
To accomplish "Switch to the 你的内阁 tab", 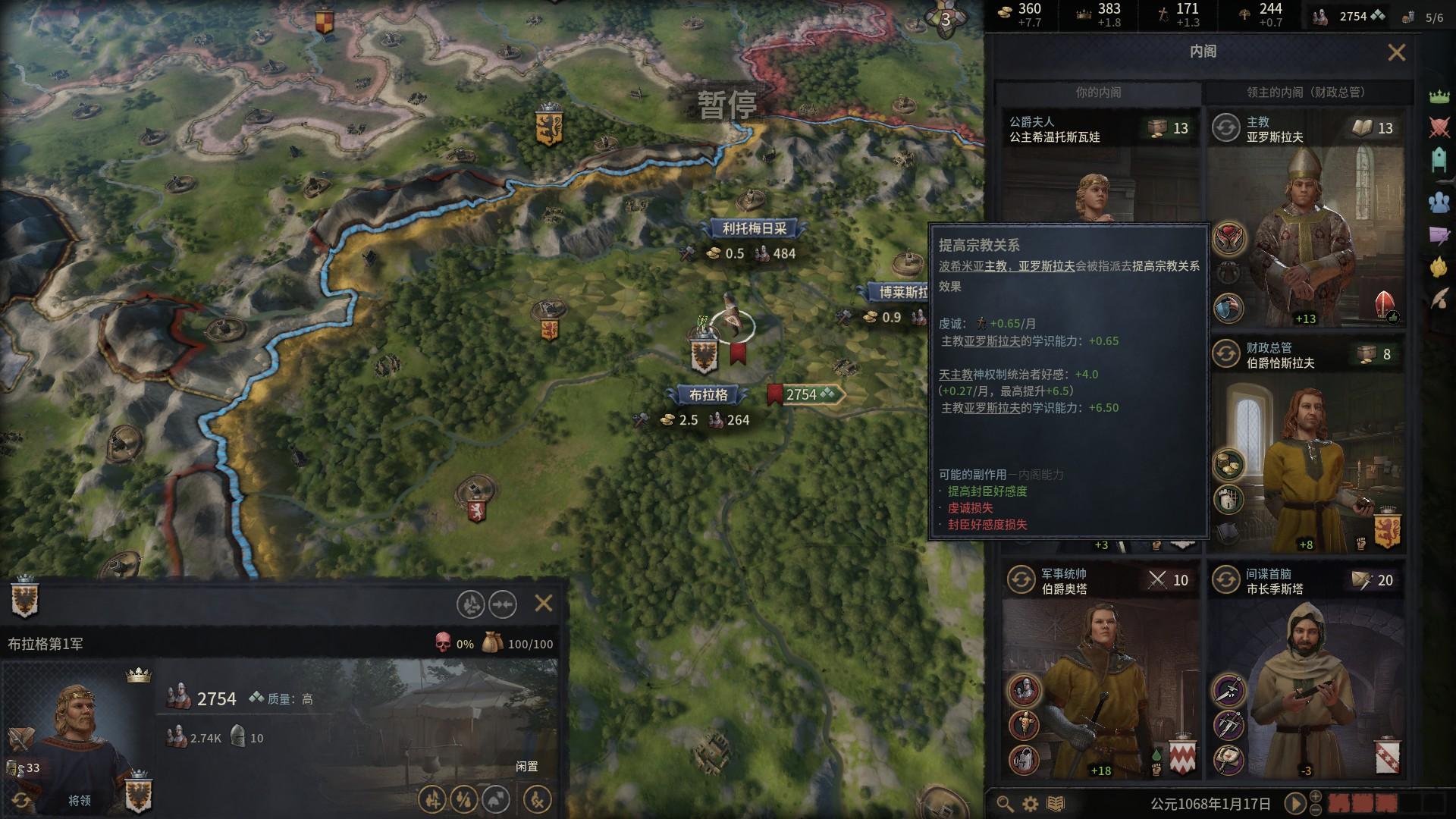I will click(1097, 93).
